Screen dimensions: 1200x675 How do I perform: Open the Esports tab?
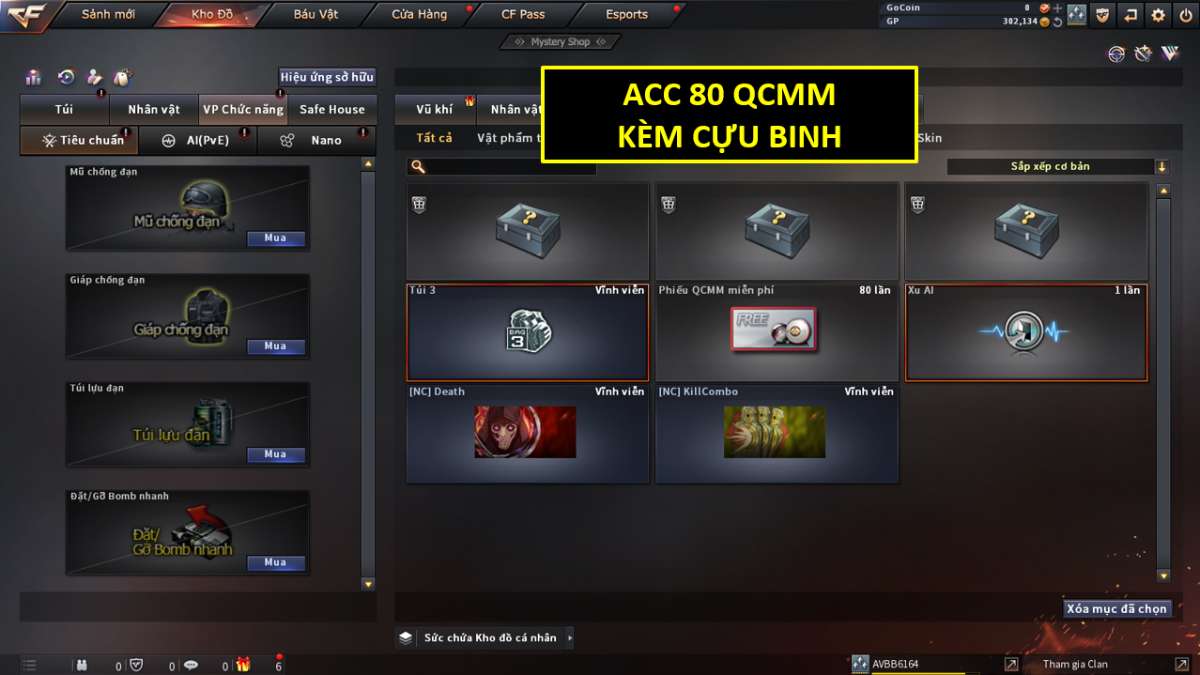click(x=626, y=15)
